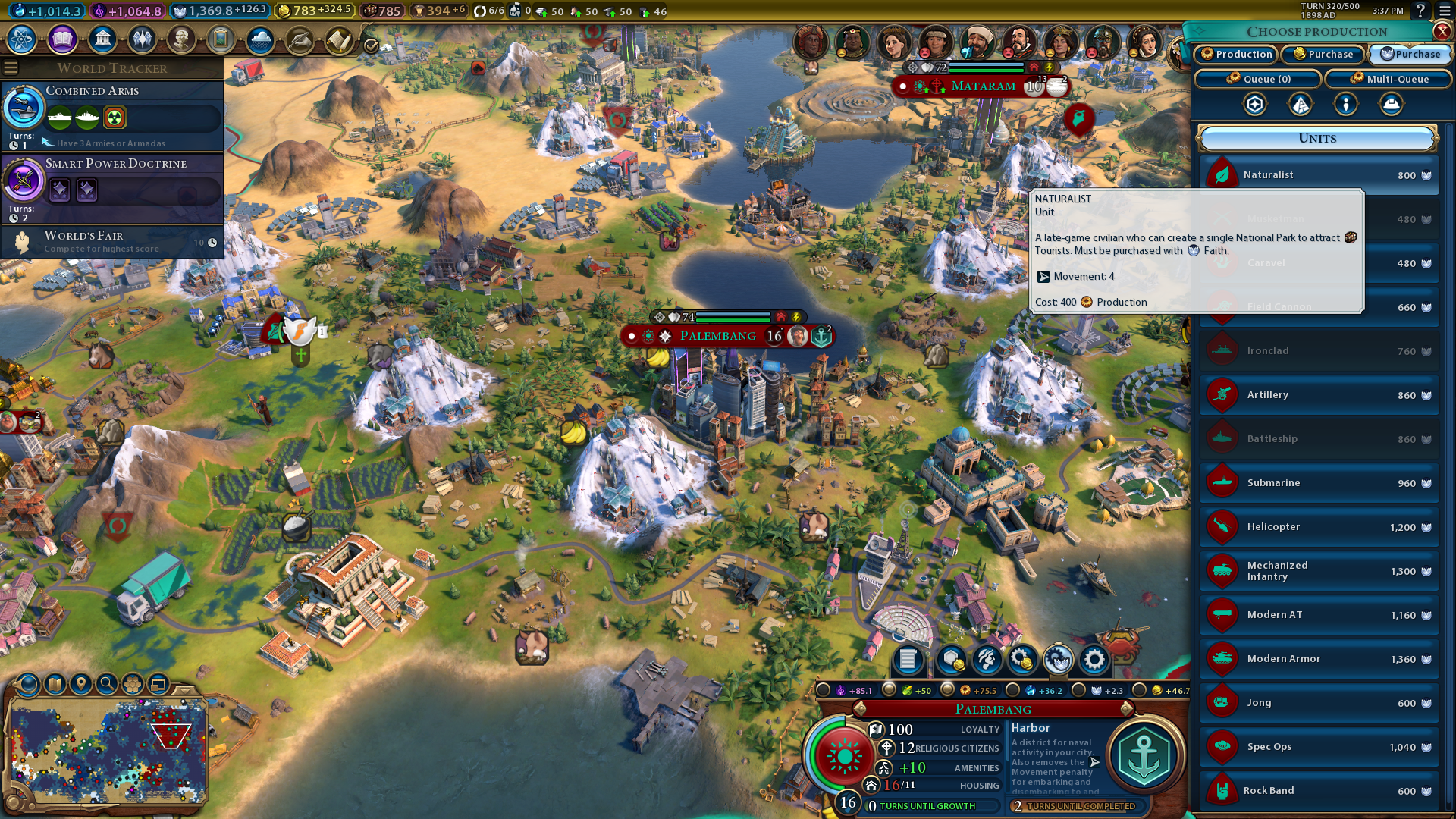Open the gold Purchase tab
Screen dimensions: 1456x819
pos(1323,54)
